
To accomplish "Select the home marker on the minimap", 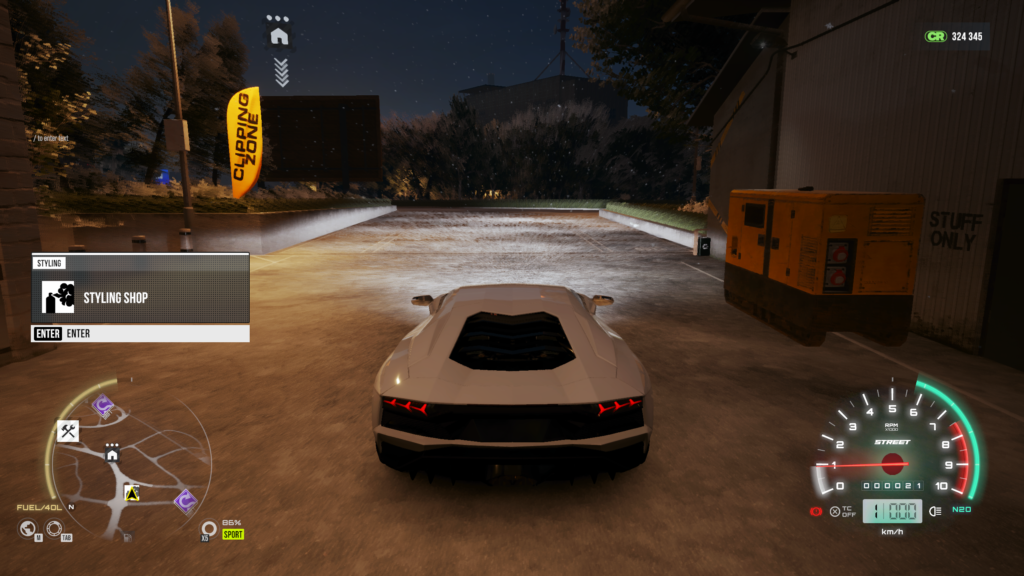I will tap(112, 455).
